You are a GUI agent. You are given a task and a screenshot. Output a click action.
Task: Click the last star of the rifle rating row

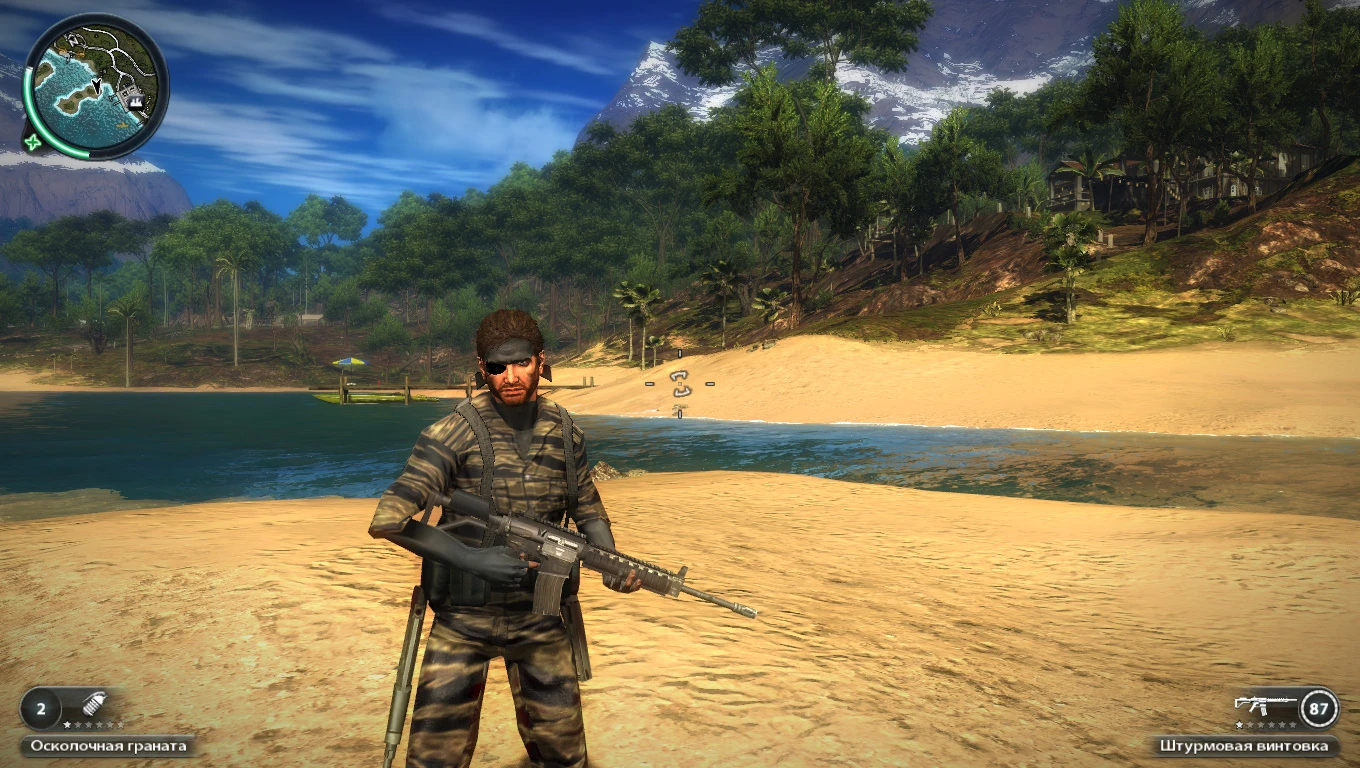pyautogui.click(x=1292, y=726)
